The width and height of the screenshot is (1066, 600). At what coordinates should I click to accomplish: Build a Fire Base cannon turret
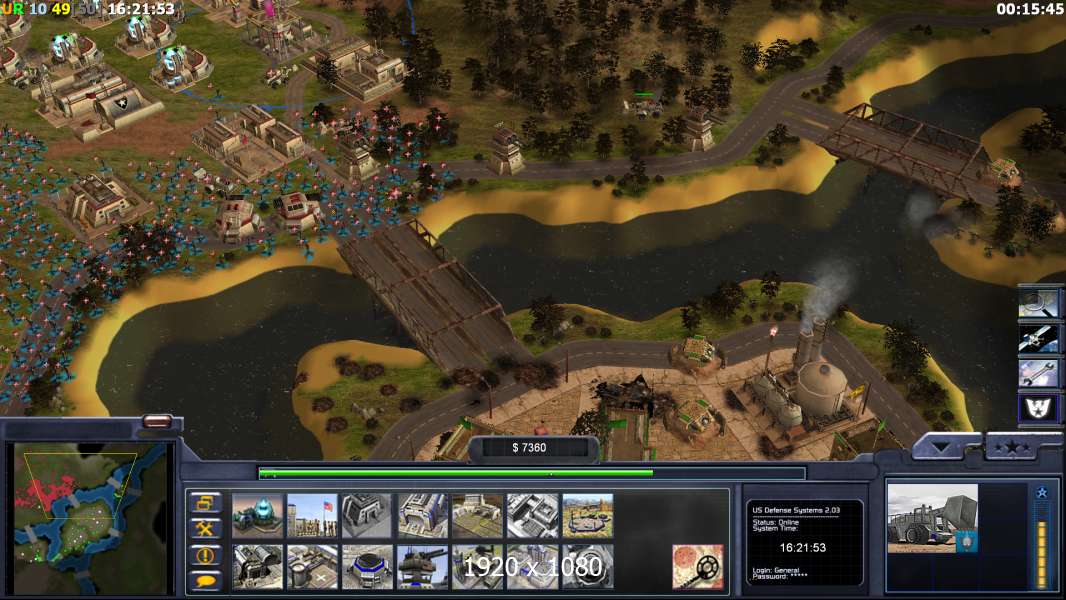coord(422,566)
